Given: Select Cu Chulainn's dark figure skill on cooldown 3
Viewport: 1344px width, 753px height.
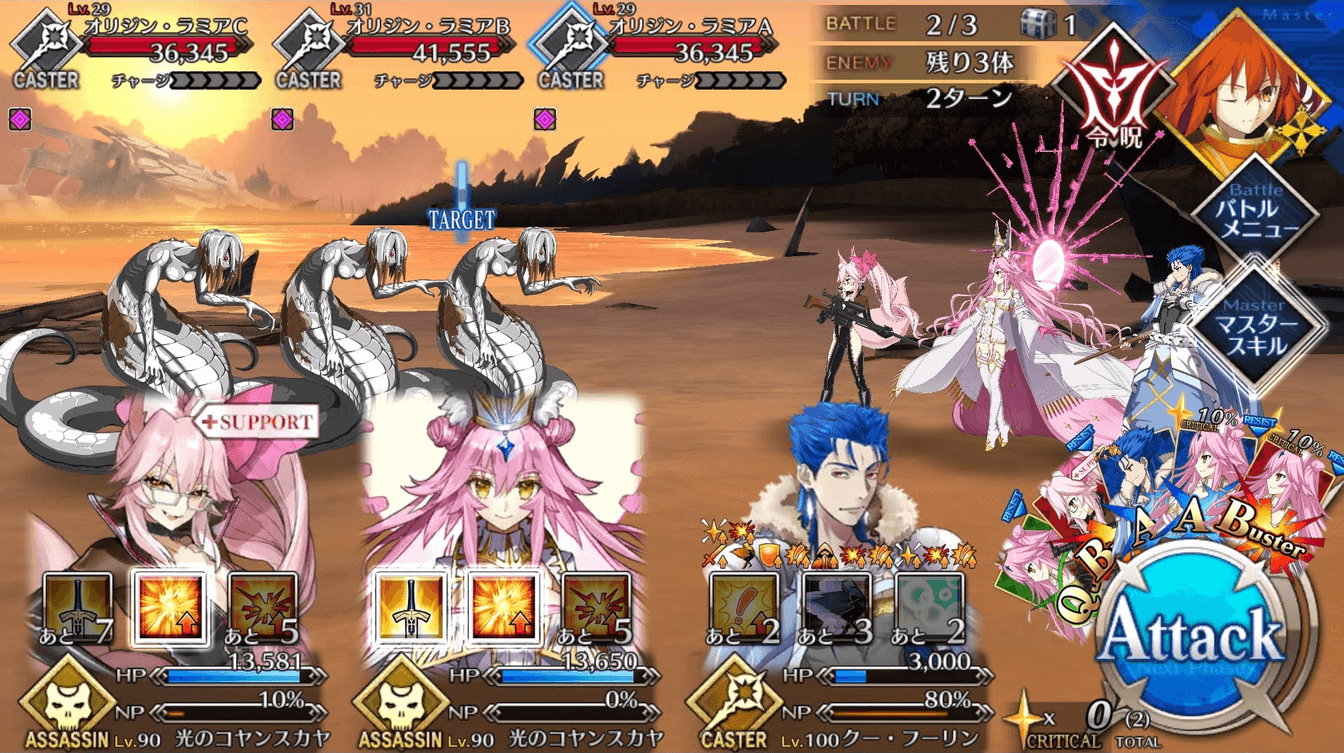Looking at the screenshot, I should [836, 608].
